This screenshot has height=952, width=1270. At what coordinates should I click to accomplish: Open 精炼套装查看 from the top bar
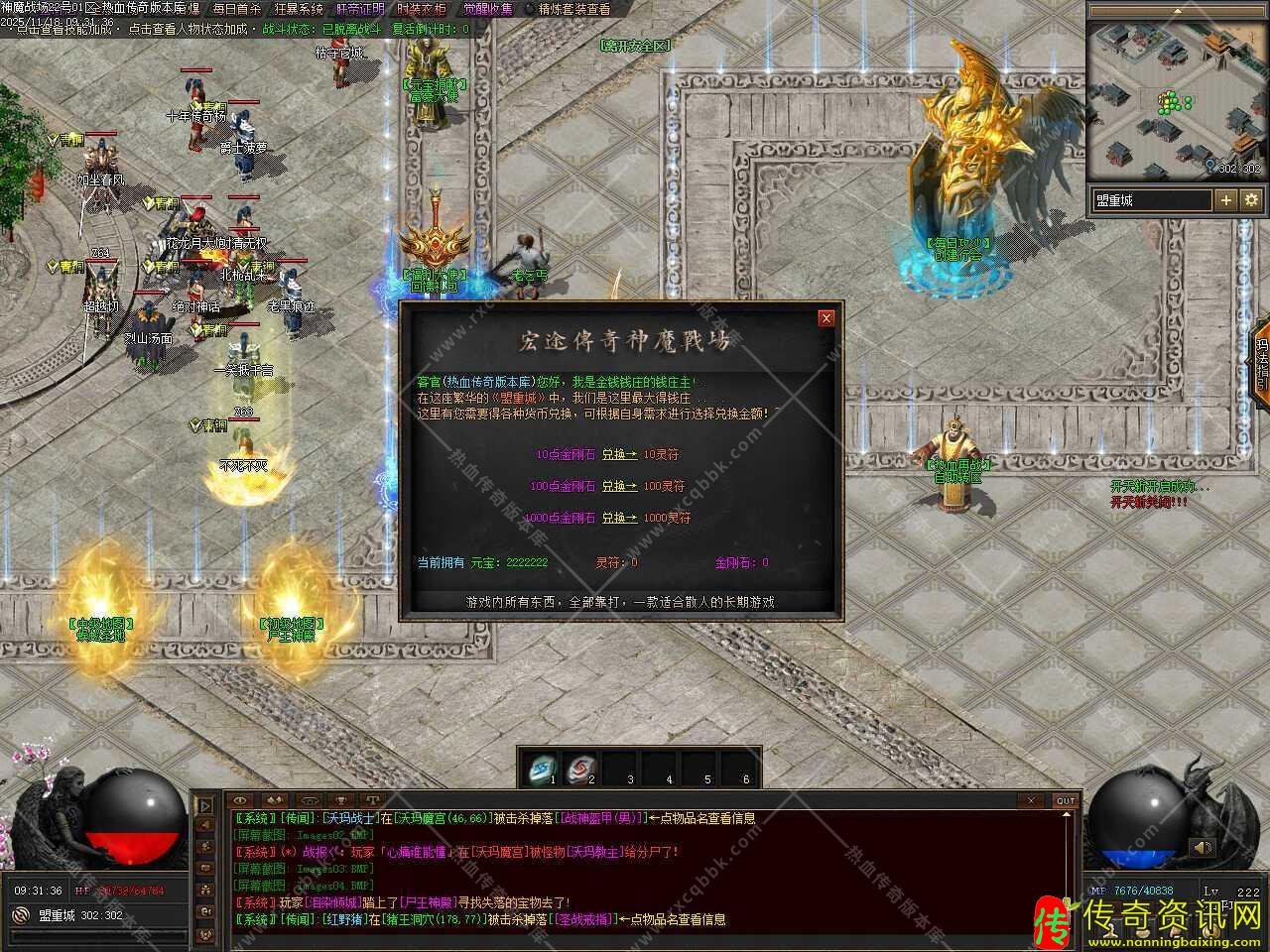point(573,9)
